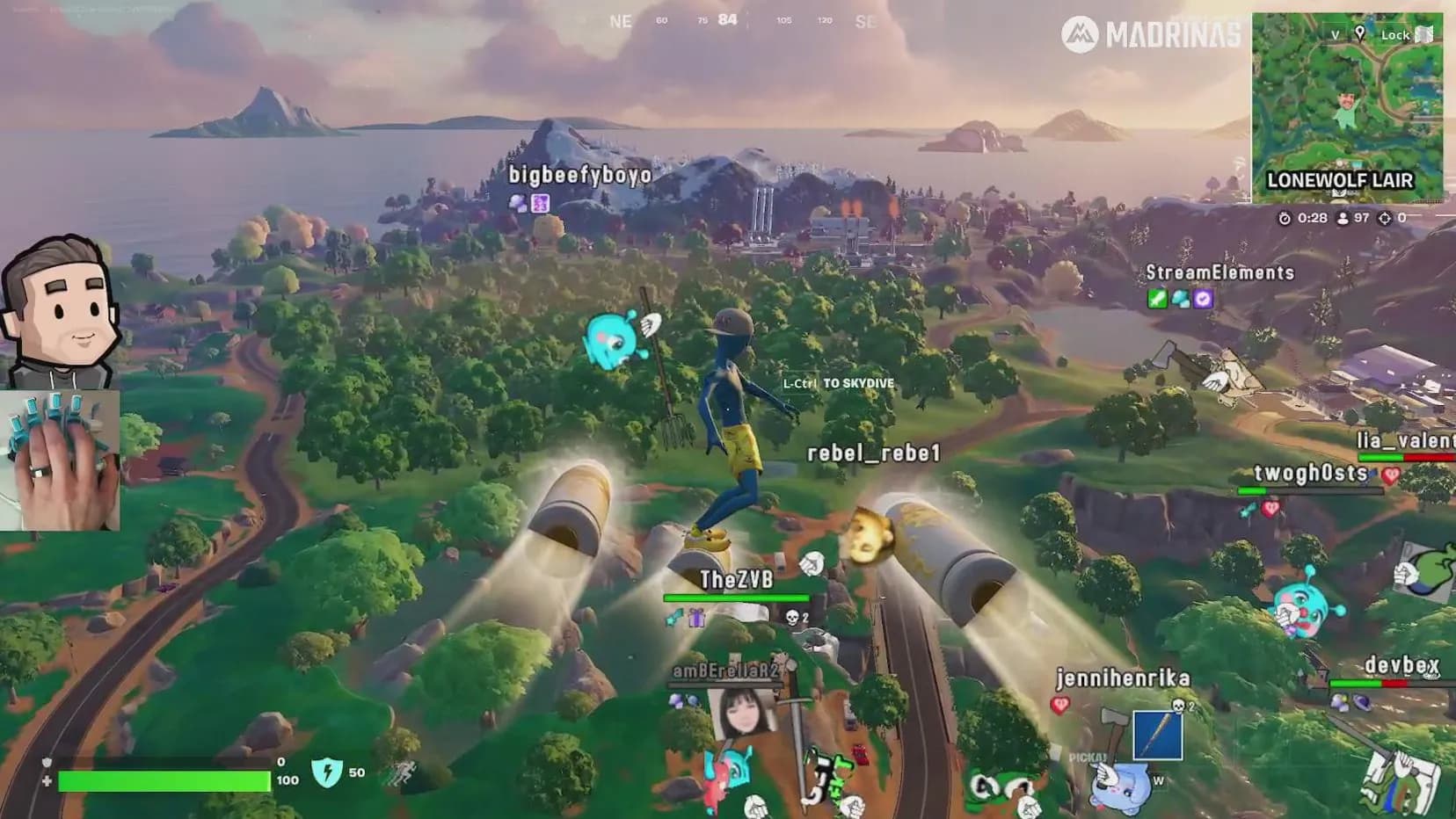Click the map marker pin icon

pyautogui.click(x=1359, y=34)
